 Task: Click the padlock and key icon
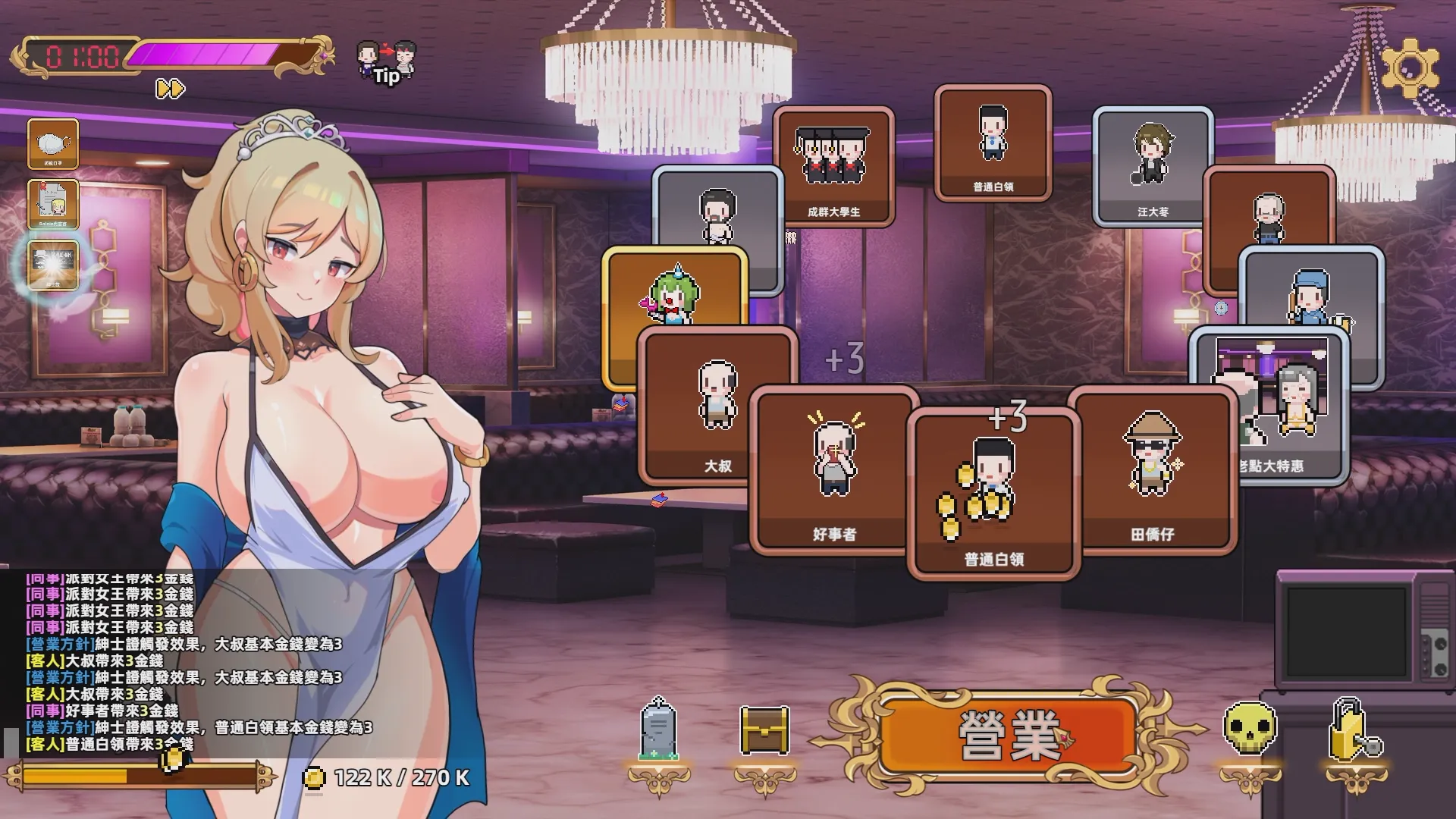click(1355, 730)
